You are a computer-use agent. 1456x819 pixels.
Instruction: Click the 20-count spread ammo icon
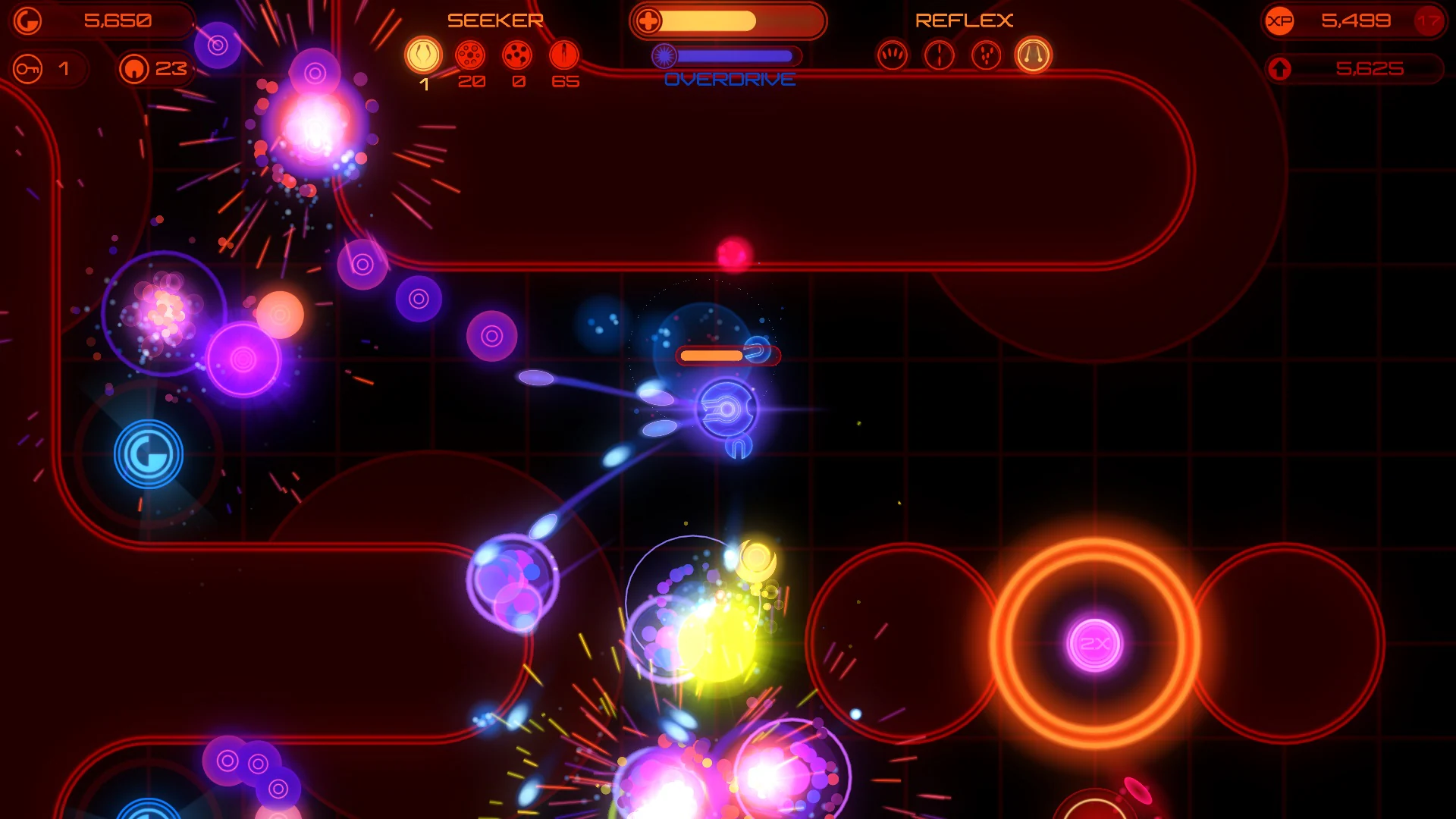click(472, 55)
